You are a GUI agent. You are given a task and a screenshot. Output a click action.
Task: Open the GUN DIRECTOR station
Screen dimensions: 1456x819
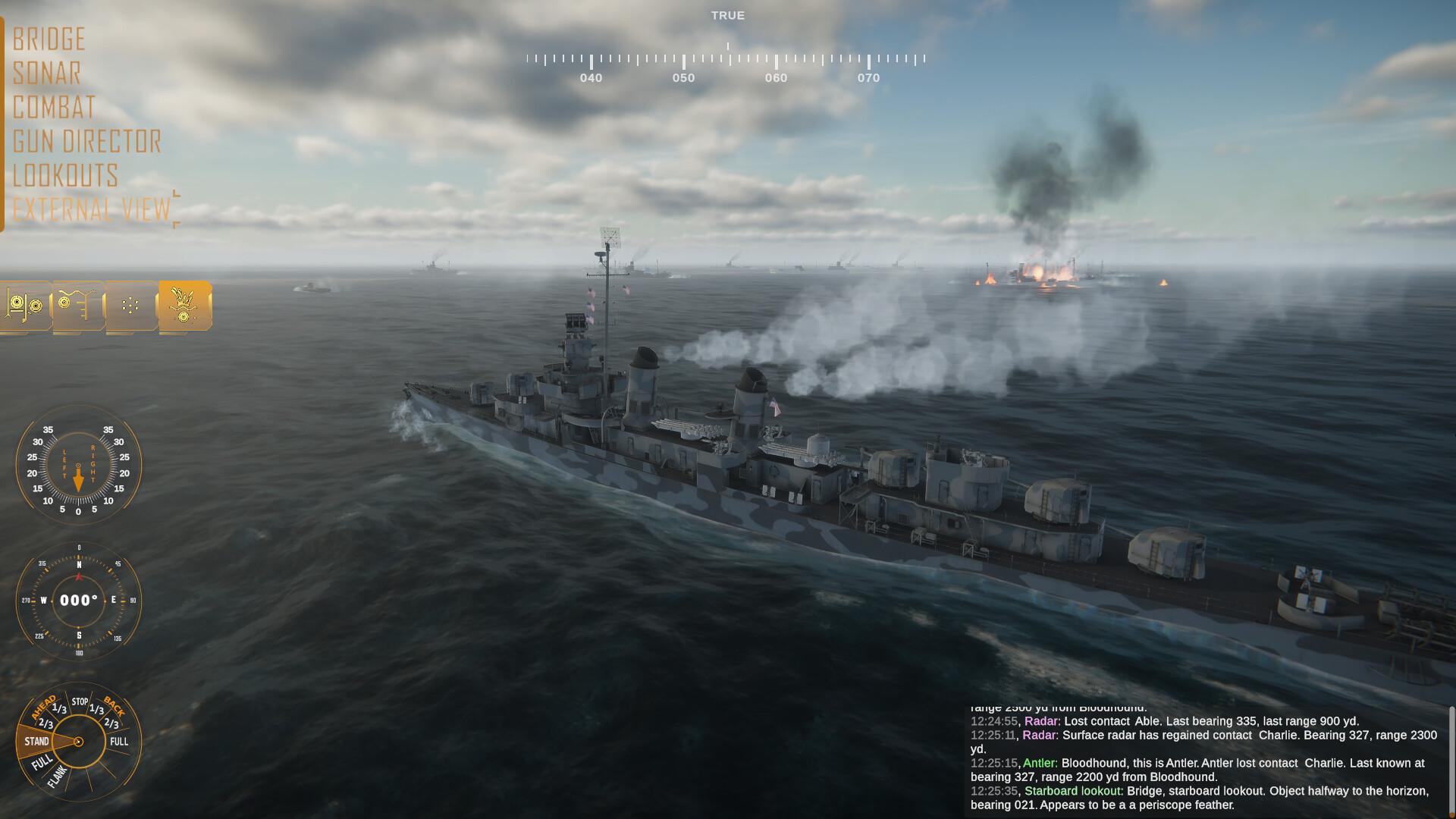pyautogui.click(x=86, y=141)
